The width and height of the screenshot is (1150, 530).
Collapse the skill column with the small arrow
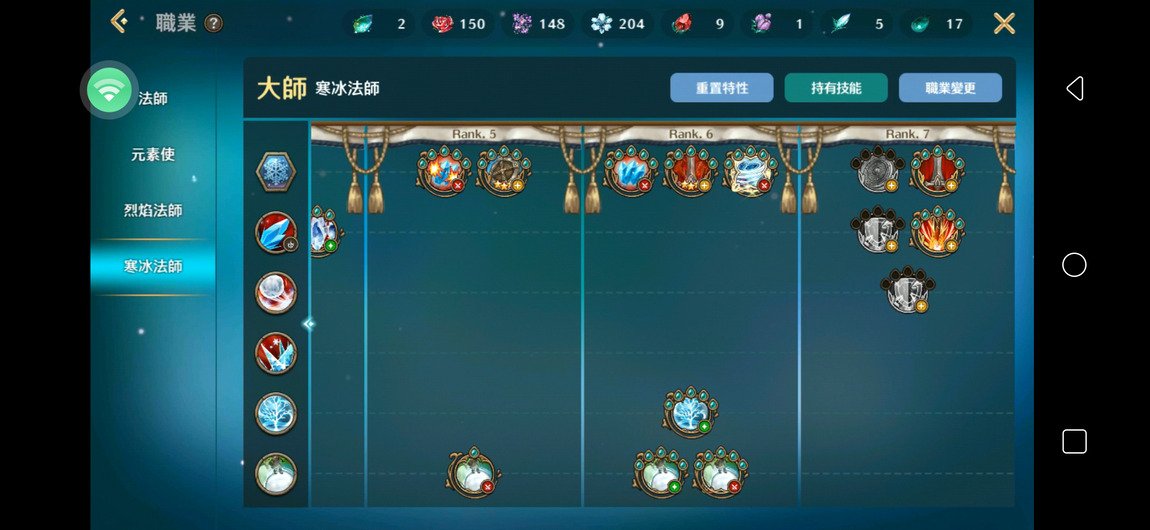point(308,324)
